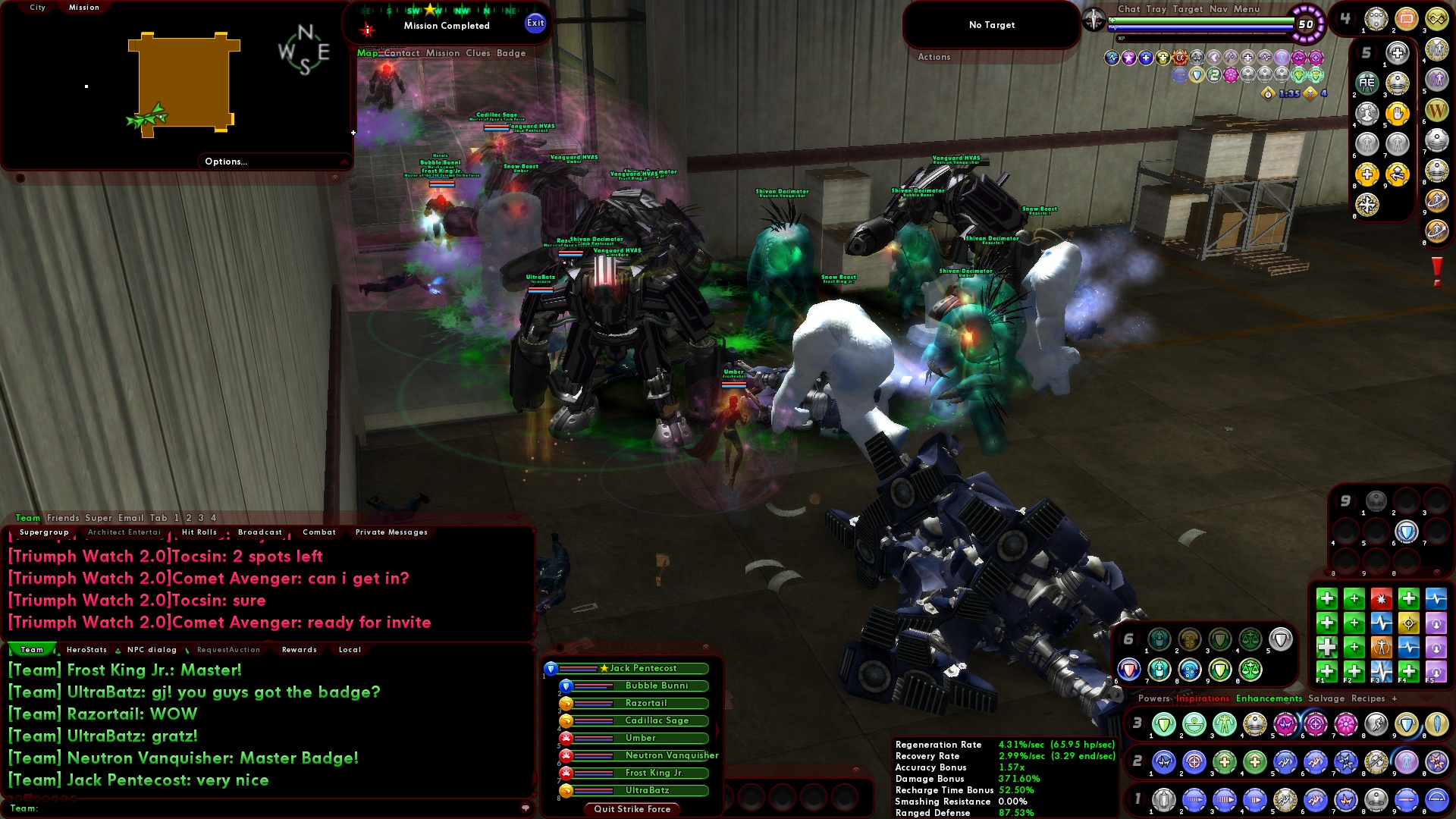Toggle the Badge button on the nav bar
The image size is (1456, 819).
[x=516, y=53]
